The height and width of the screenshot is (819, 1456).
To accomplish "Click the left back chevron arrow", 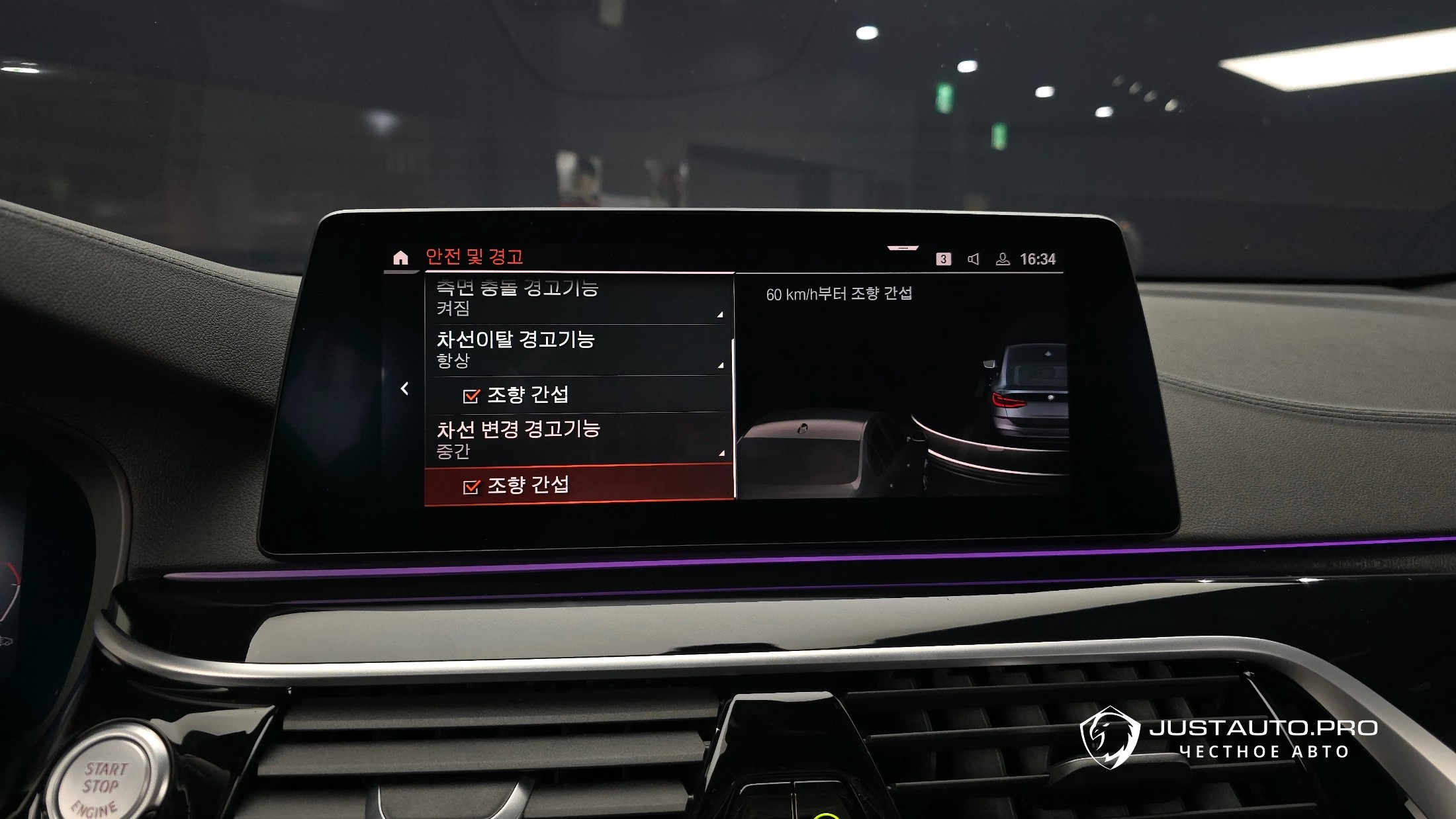I will 404,389.
